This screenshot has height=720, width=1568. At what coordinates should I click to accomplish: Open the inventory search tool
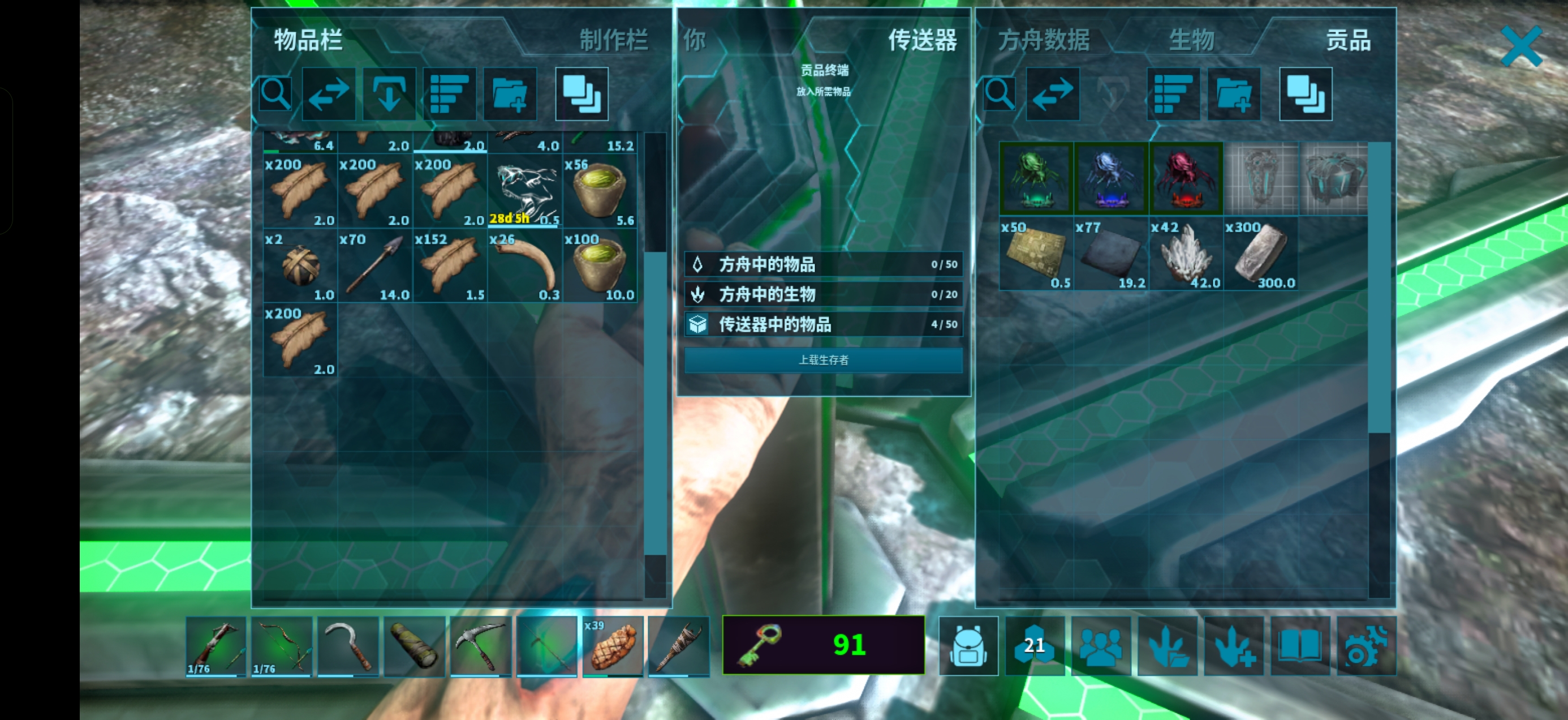274,94
